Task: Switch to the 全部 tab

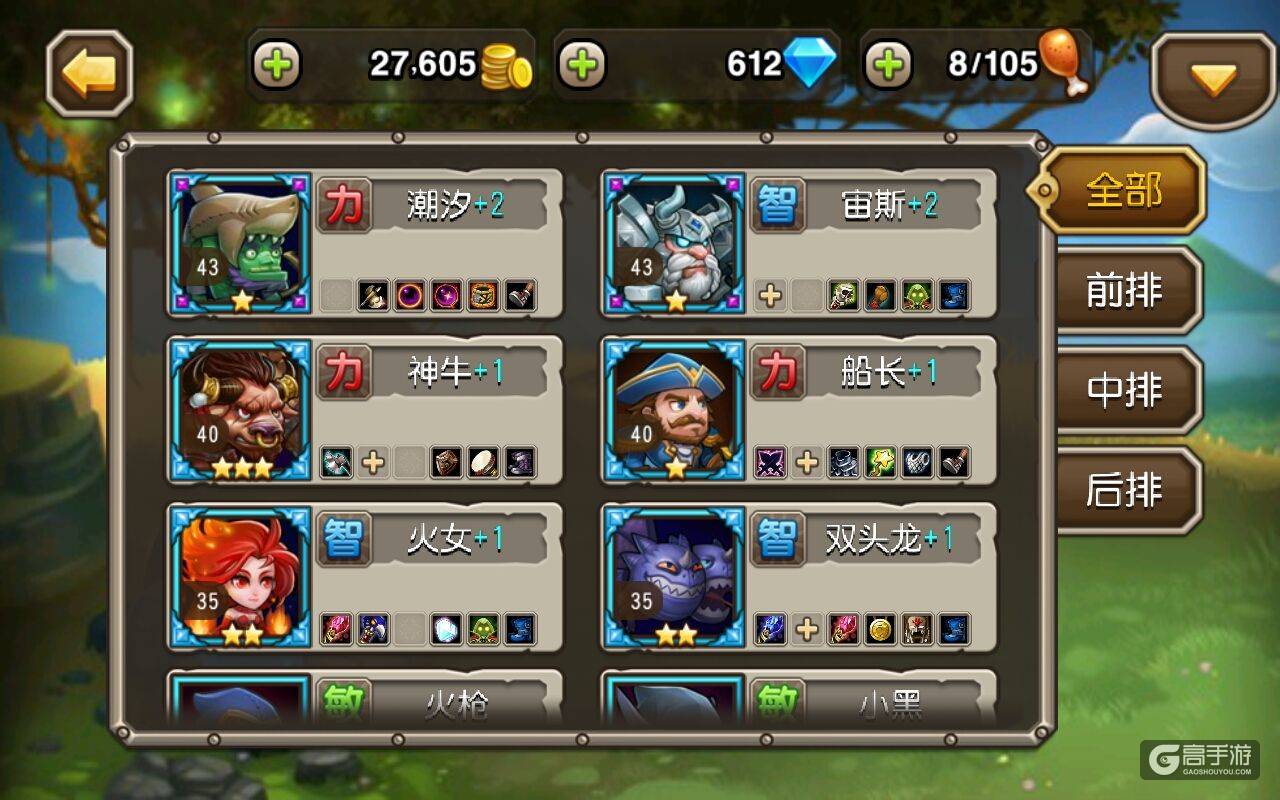Action: (1123, 190)
